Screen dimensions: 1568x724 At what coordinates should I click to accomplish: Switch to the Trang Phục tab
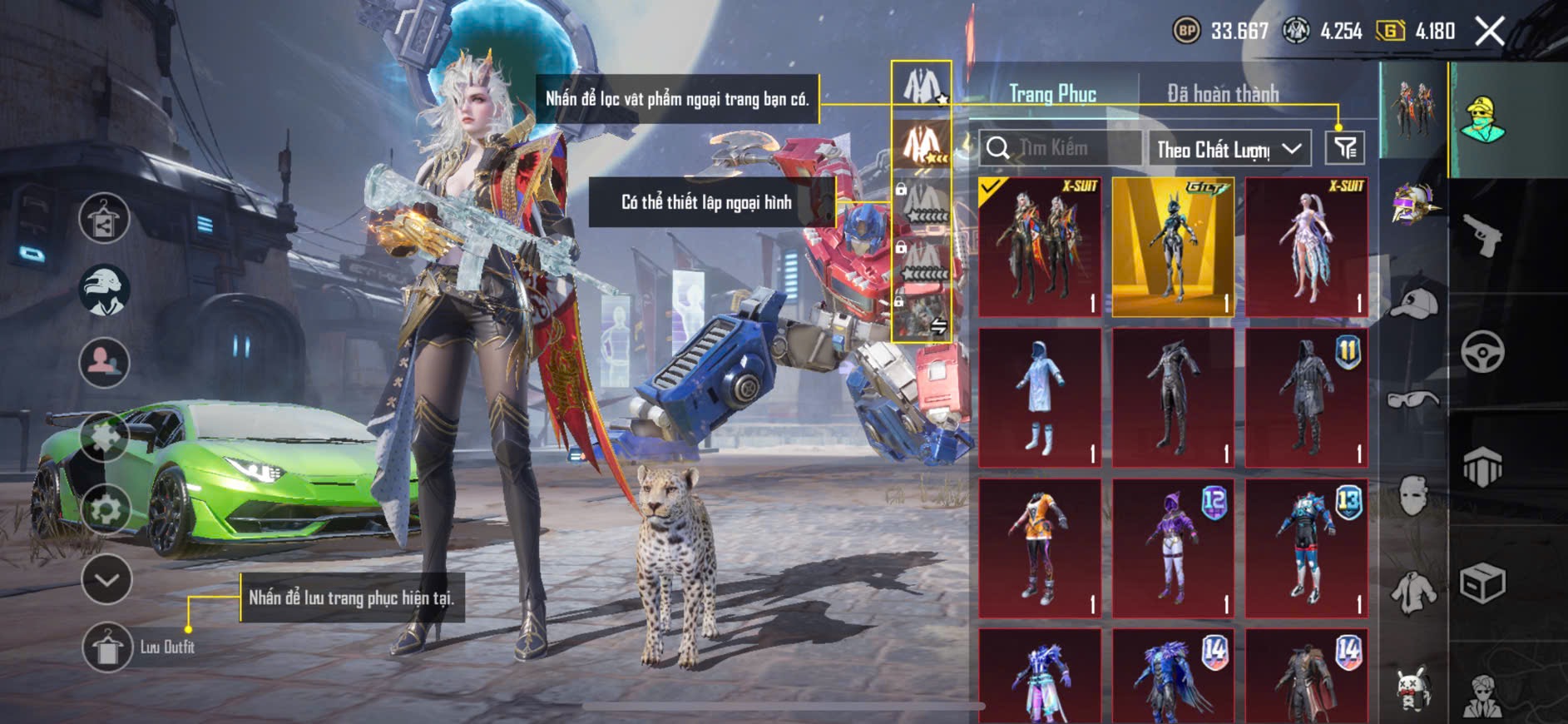coord(1052,94)
